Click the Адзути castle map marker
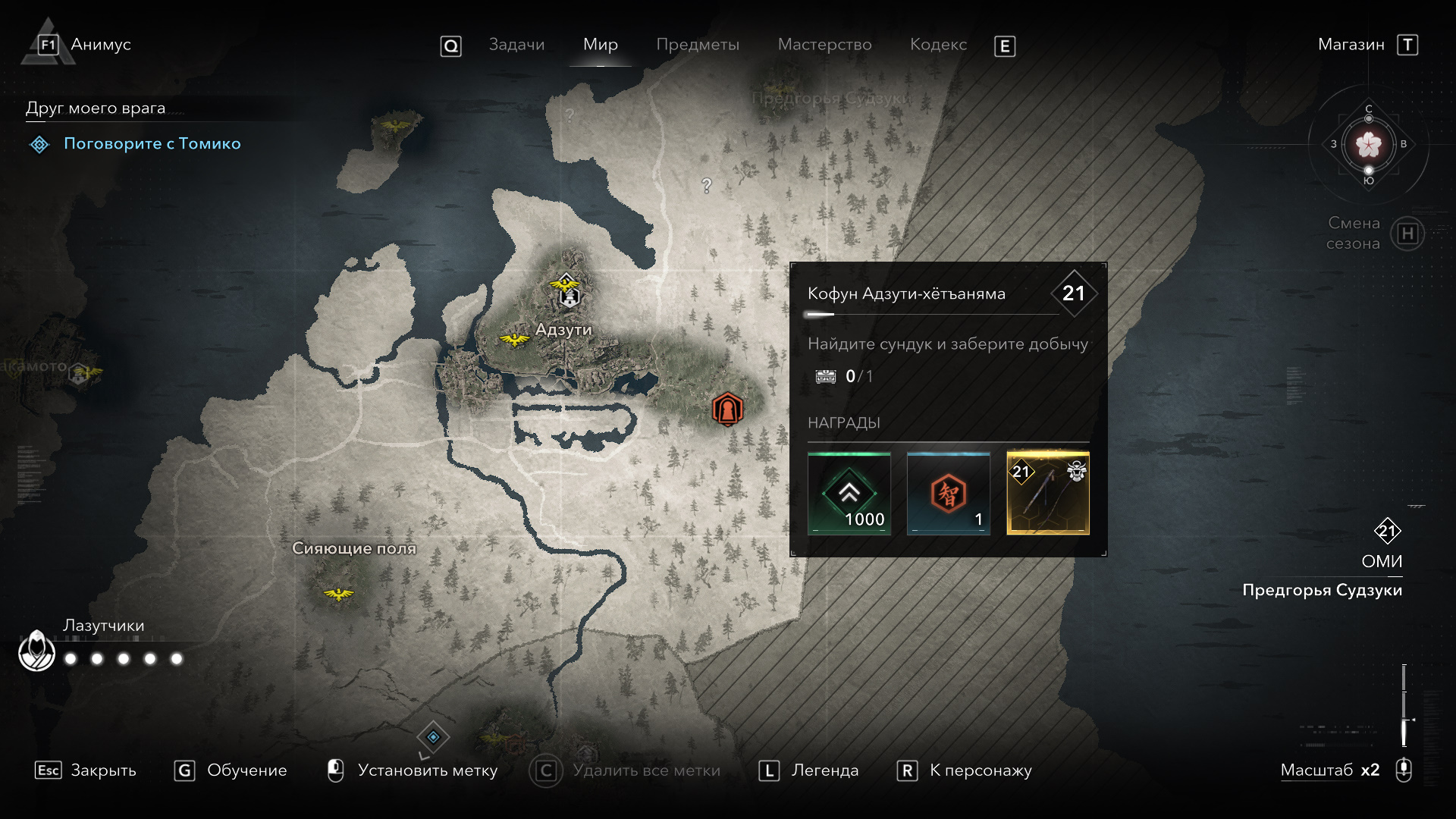The image size is (1456, 819). pos(569,296)
